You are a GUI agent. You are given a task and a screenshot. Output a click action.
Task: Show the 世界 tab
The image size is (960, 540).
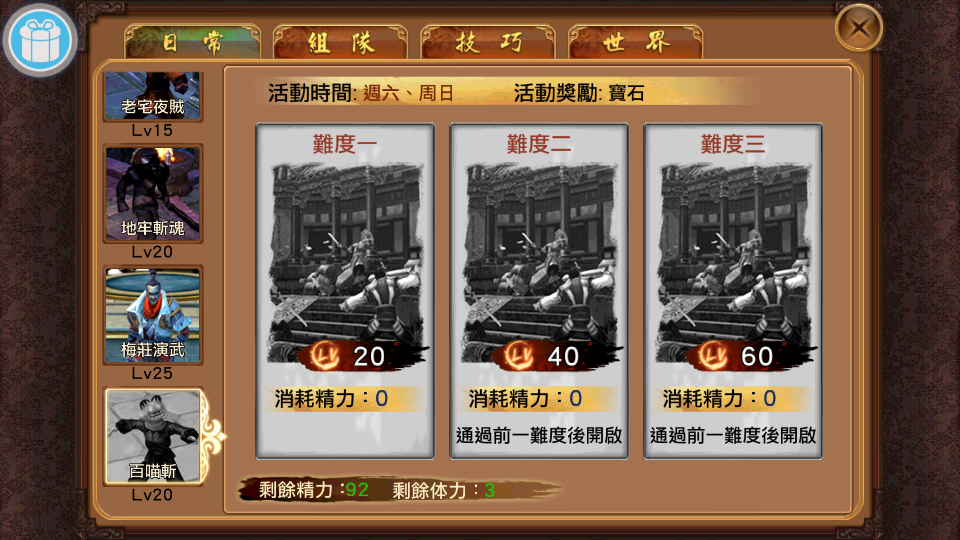click(636, 42)
